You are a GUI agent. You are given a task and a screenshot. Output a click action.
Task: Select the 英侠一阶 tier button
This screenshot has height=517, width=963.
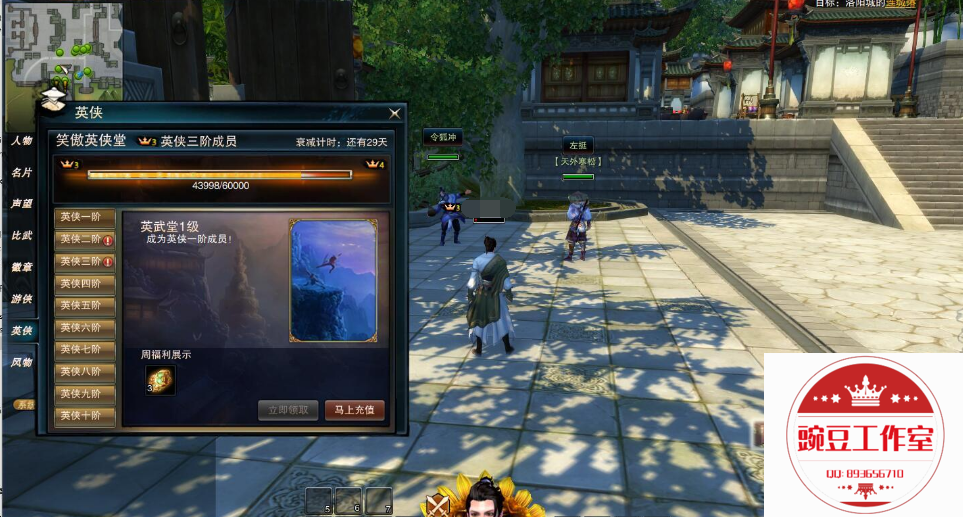coord(84,217)
